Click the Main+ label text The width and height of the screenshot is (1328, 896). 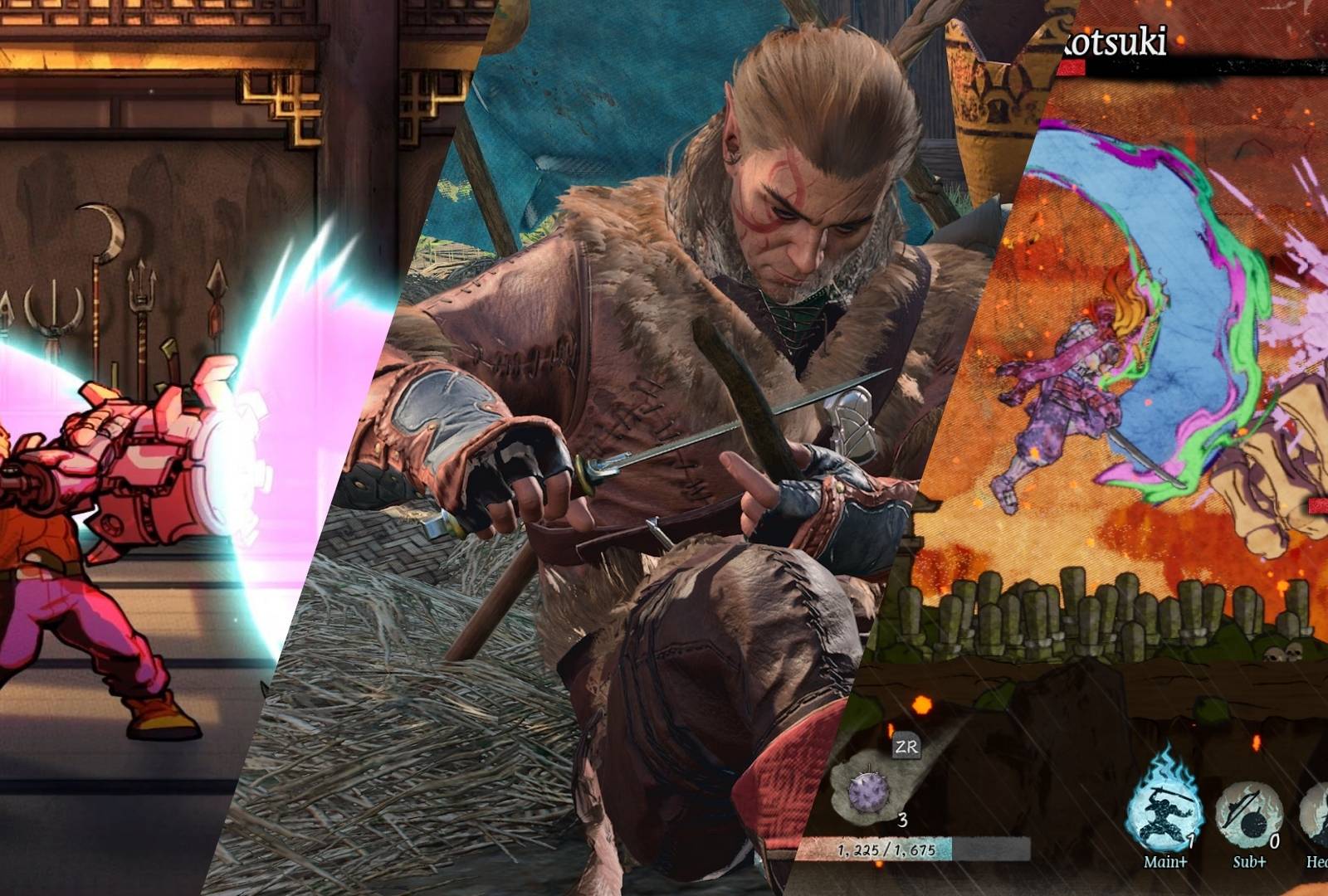(1165, 861)
